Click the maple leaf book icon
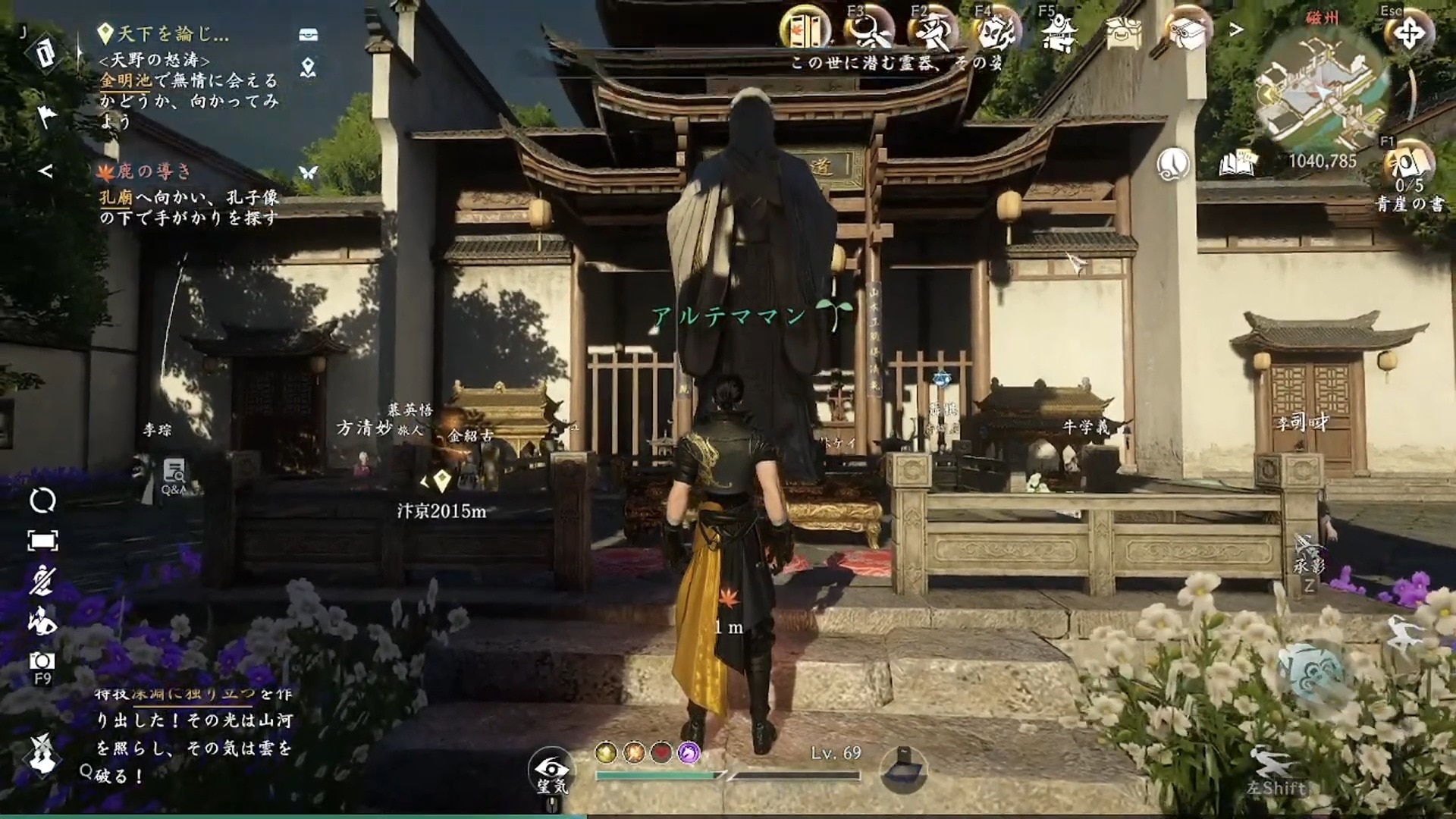This screenshot has width=1456, height=819. tap(806, 32)
